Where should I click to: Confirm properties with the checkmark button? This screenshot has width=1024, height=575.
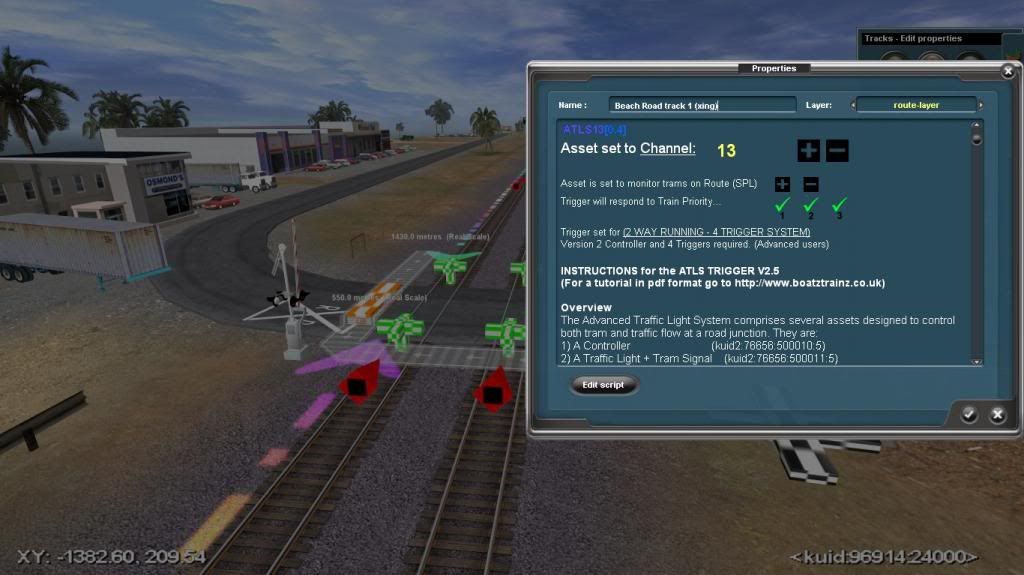(969, 415)
